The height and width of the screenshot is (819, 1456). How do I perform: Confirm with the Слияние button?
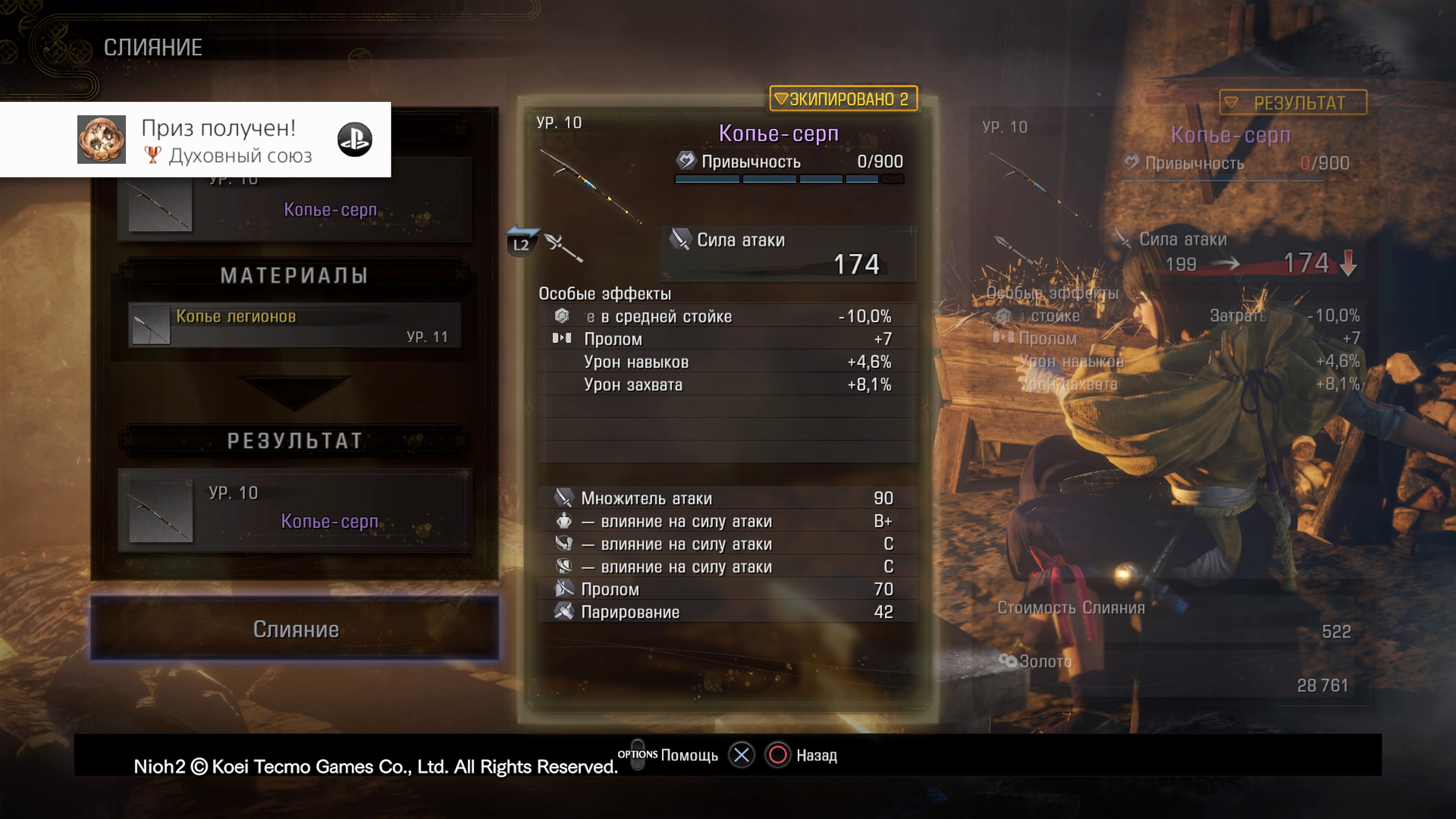click(x=295, y=629)
